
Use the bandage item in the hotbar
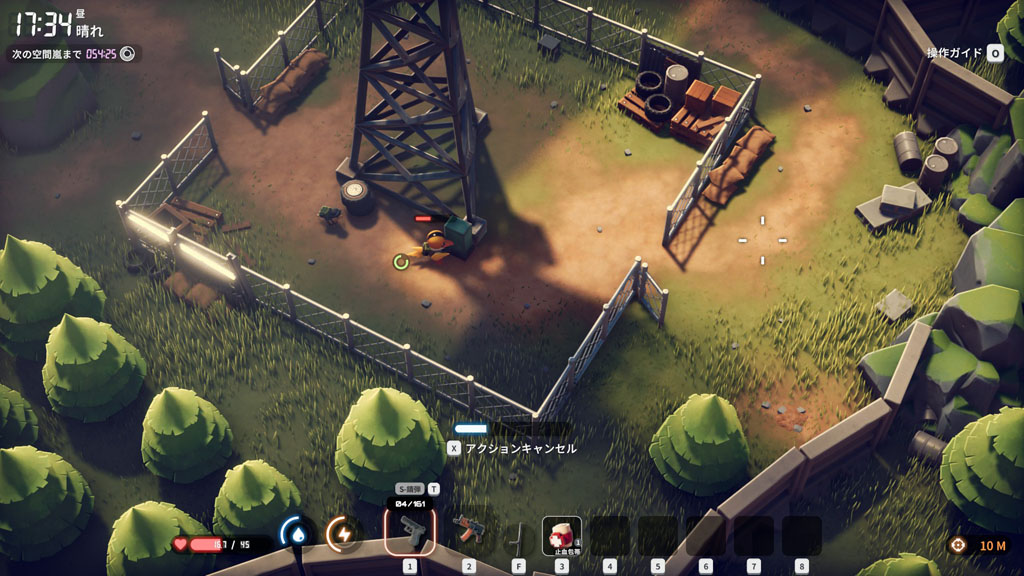pos(561,535)
